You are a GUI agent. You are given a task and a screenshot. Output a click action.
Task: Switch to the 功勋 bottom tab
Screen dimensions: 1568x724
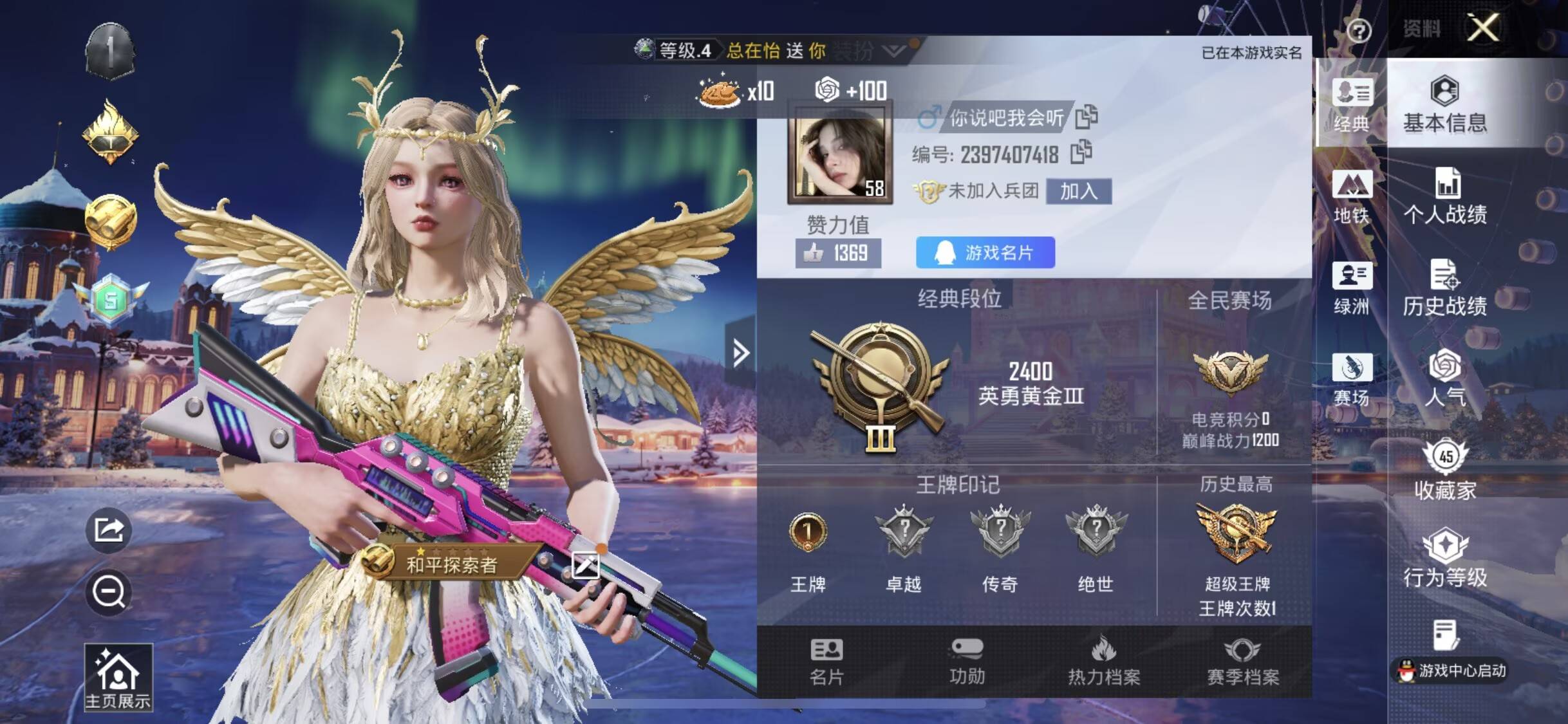click(967, 662)
